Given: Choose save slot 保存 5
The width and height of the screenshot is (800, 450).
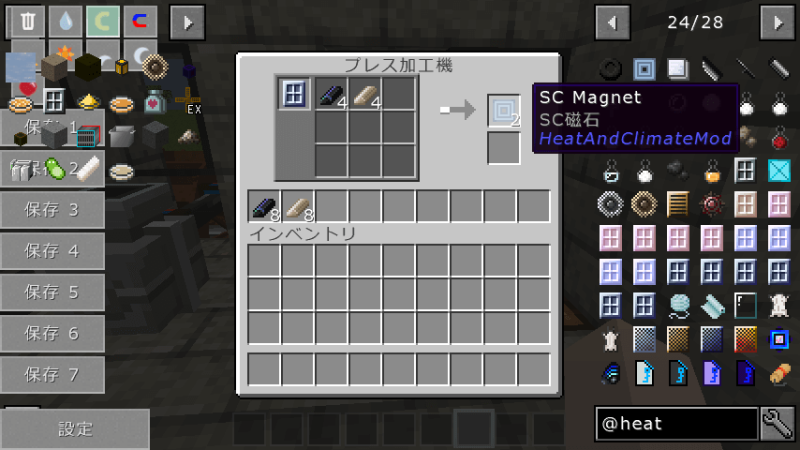Looking at the screenshot, I should 52,292.
